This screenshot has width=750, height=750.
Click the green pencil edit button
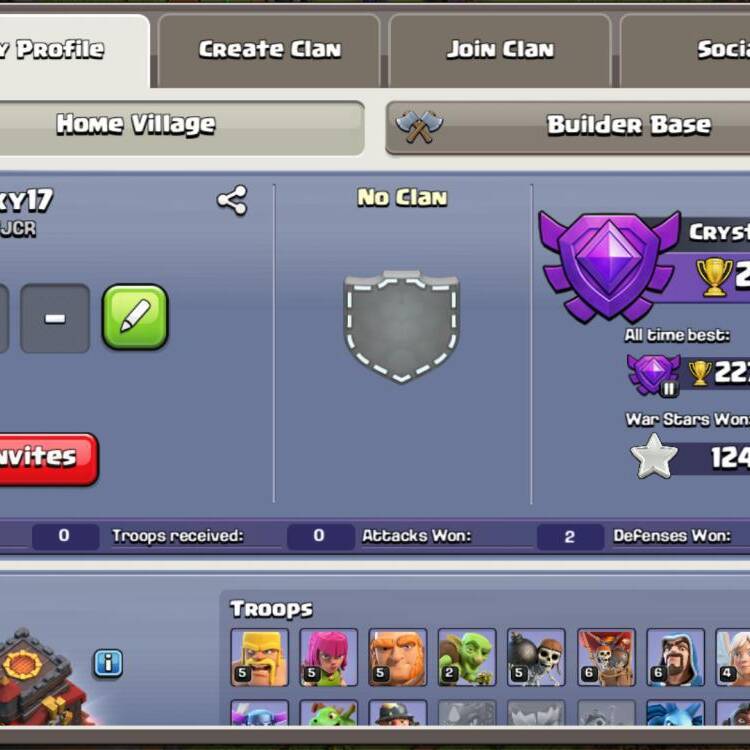[135, 317]
